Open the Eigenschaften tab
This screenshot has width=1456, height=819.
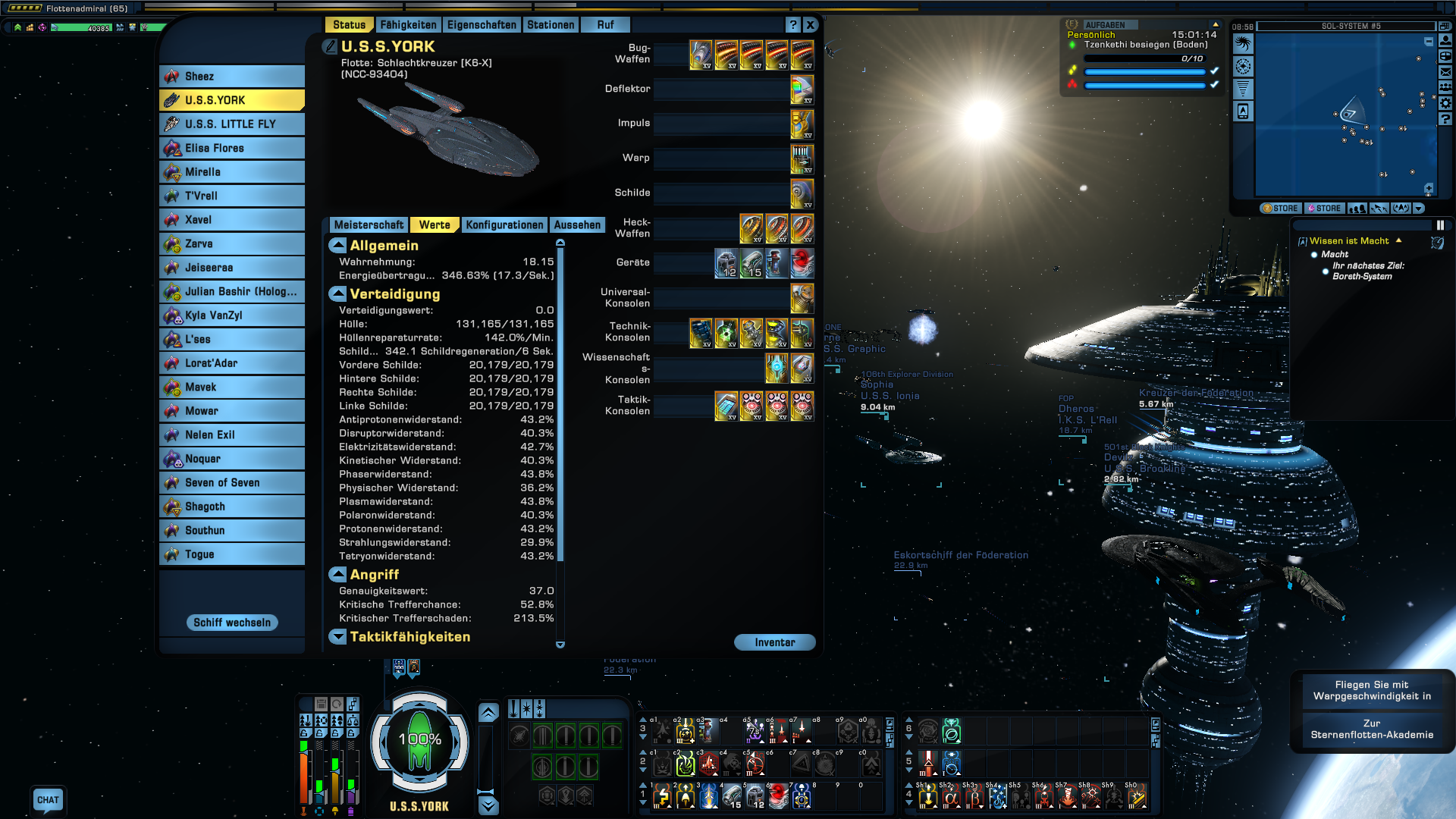coord(482,25)
